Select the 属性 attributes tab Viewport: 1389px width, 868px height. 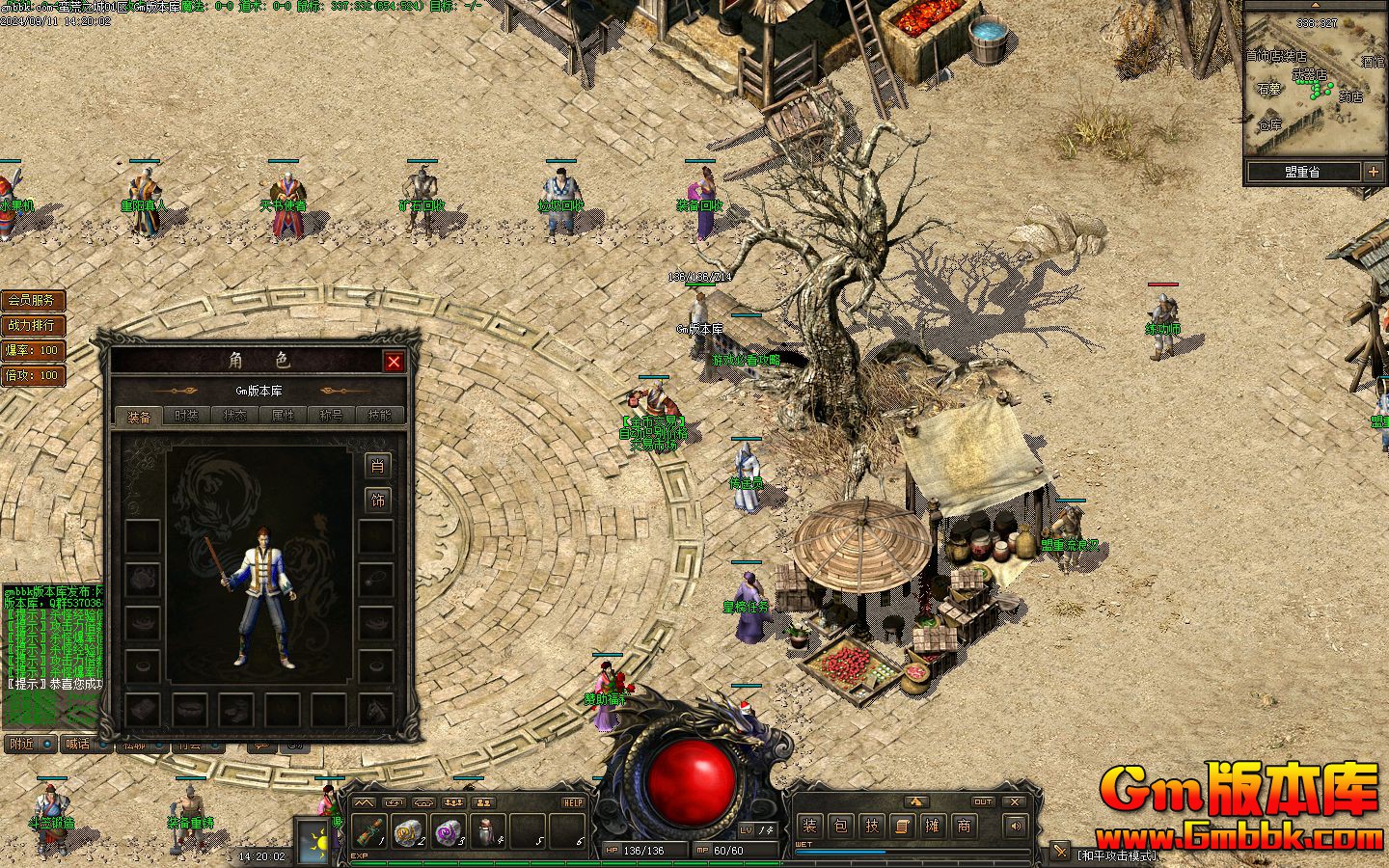click(284, 417)
